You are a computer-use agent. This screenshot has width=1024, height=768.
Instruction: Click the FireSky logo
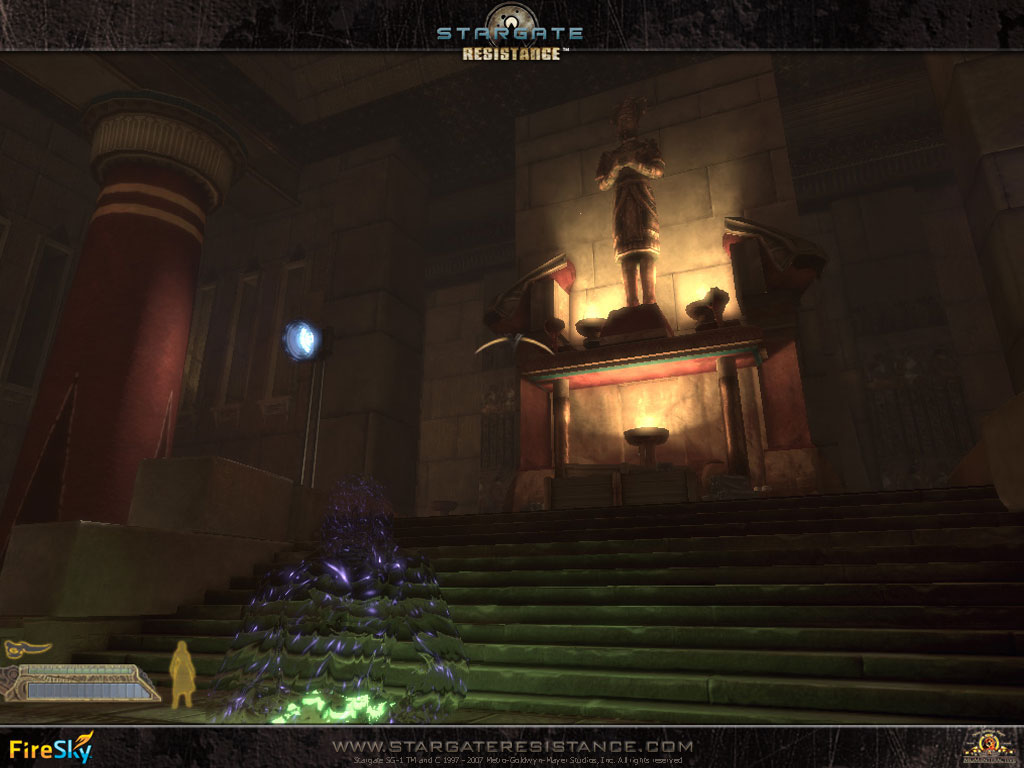tap(51, 748)
